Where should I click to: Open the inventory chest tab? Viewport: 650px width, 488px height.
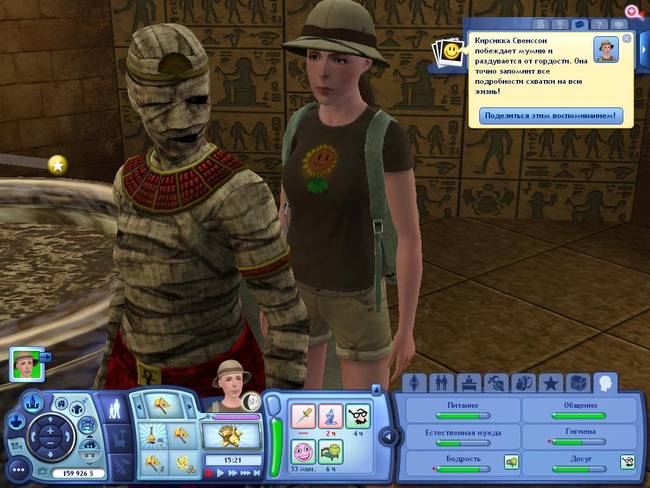point(579,383)
